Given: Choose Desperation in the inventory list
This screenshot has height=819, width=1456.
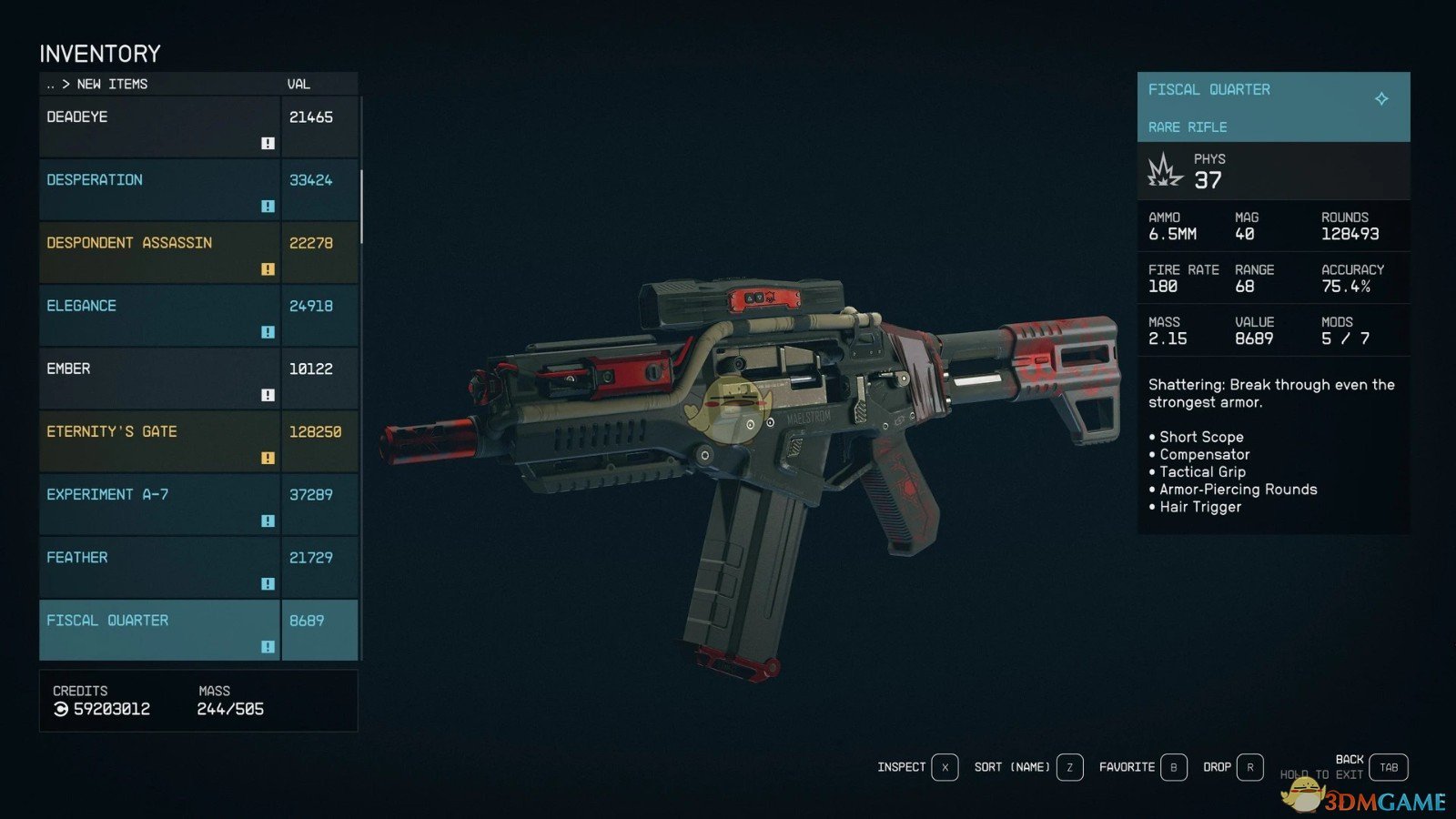Looking at the screenshot, I should [159, 189].
